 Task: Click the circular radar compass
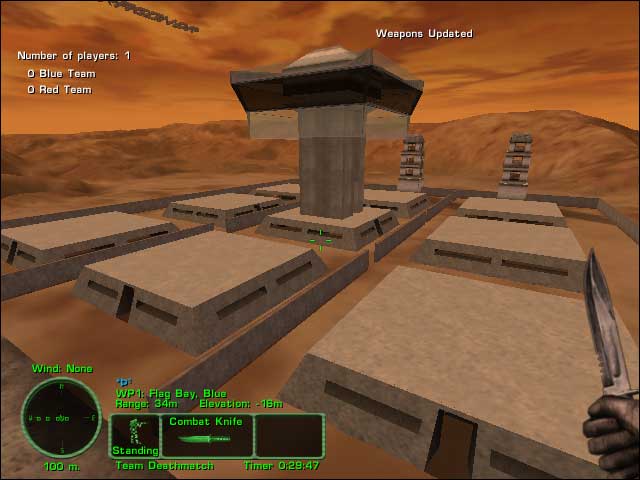pyautogui.click(x=61, y=417)
